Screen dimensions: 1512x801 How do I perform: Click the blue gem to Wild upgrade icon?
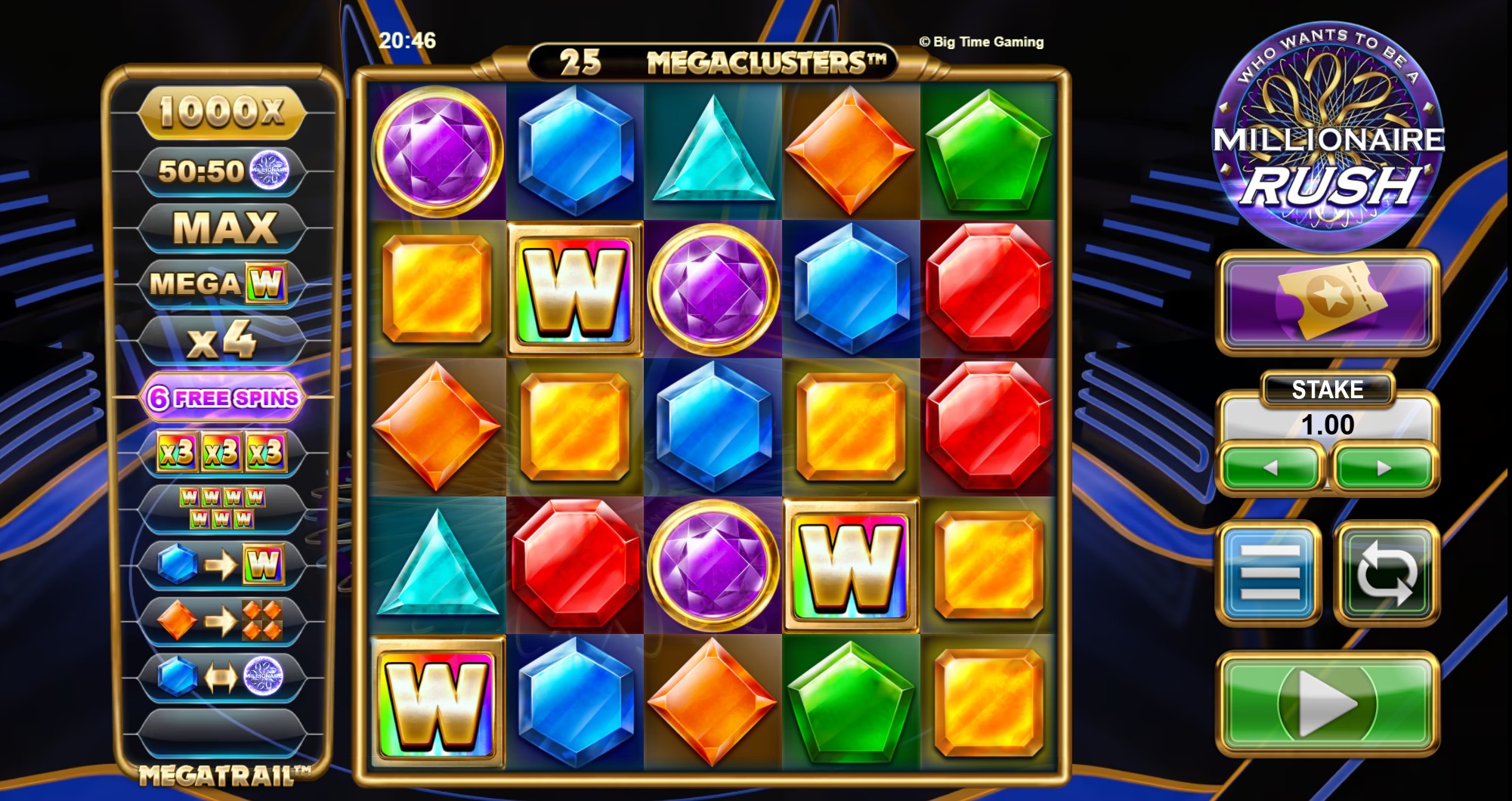[x=221, y=562]
